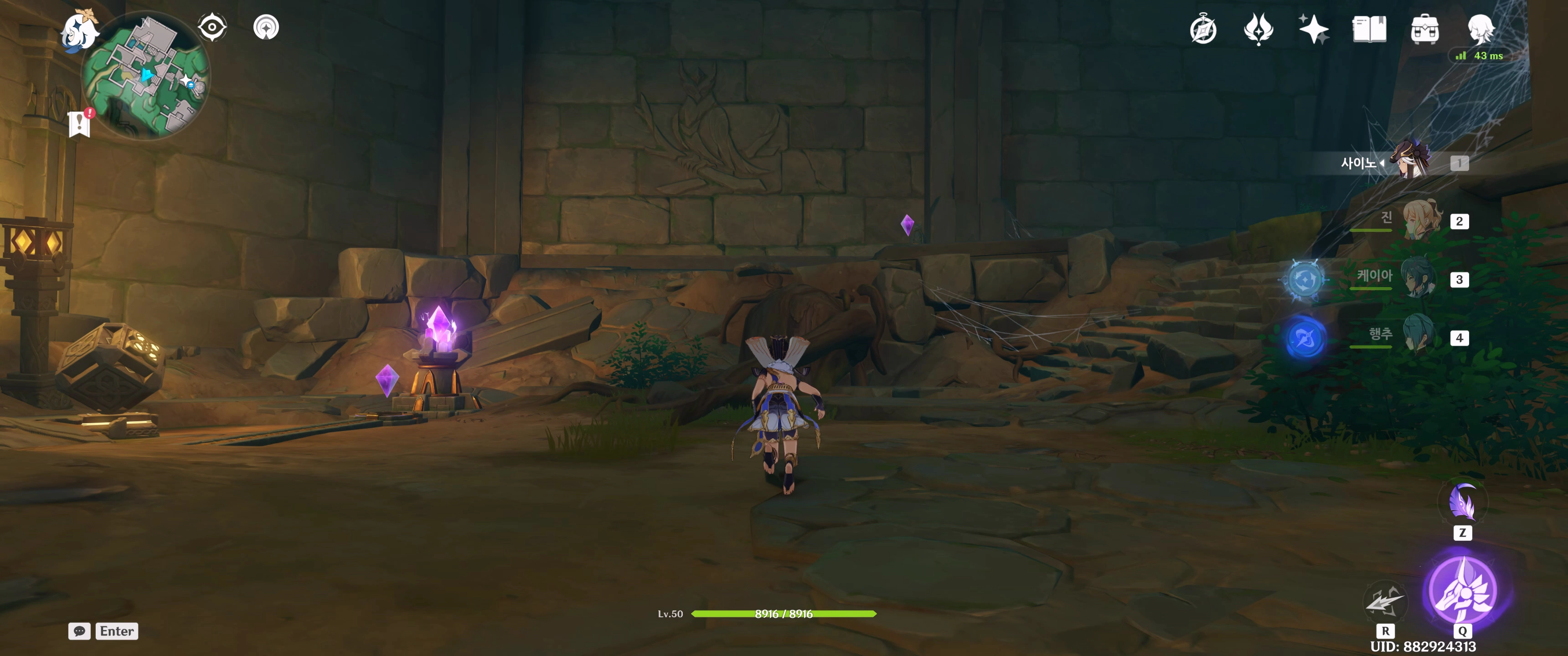Open the circular minimap
The image size is (1568, 656).
[x=146, y=76]
